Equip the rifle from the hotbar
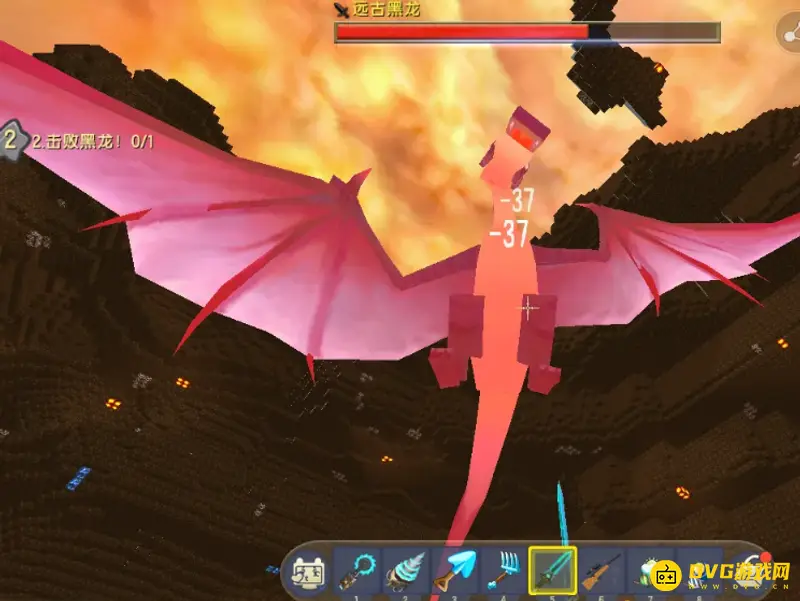Image resolution: width=800 pixels, height=601 pixels. [x=601, y=573]
